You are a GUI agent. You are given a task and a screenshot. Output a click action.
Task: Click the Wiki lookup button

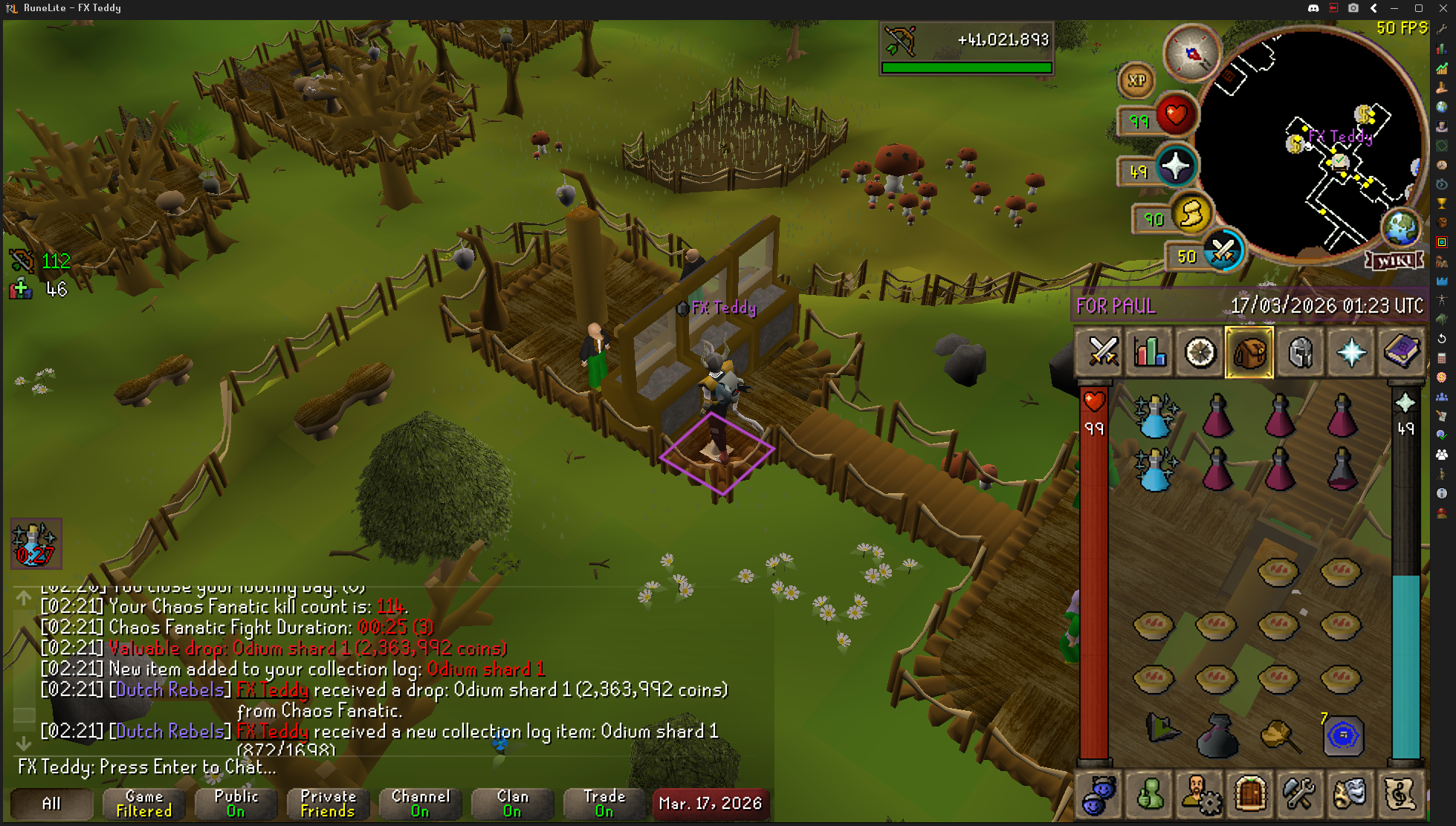pos(1394,261)
